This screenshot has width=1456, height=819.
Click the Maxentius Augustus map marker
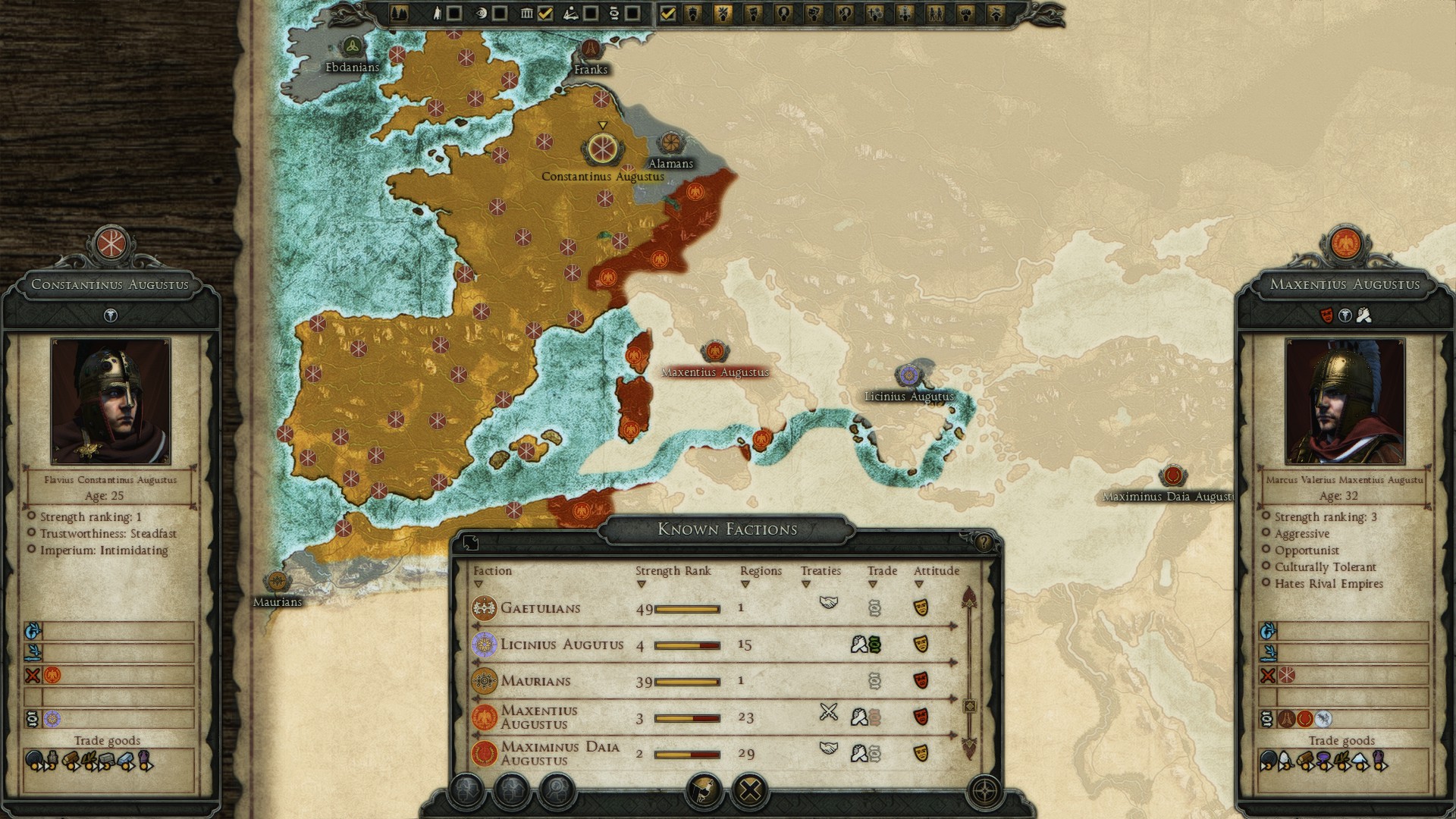(714, 352)
